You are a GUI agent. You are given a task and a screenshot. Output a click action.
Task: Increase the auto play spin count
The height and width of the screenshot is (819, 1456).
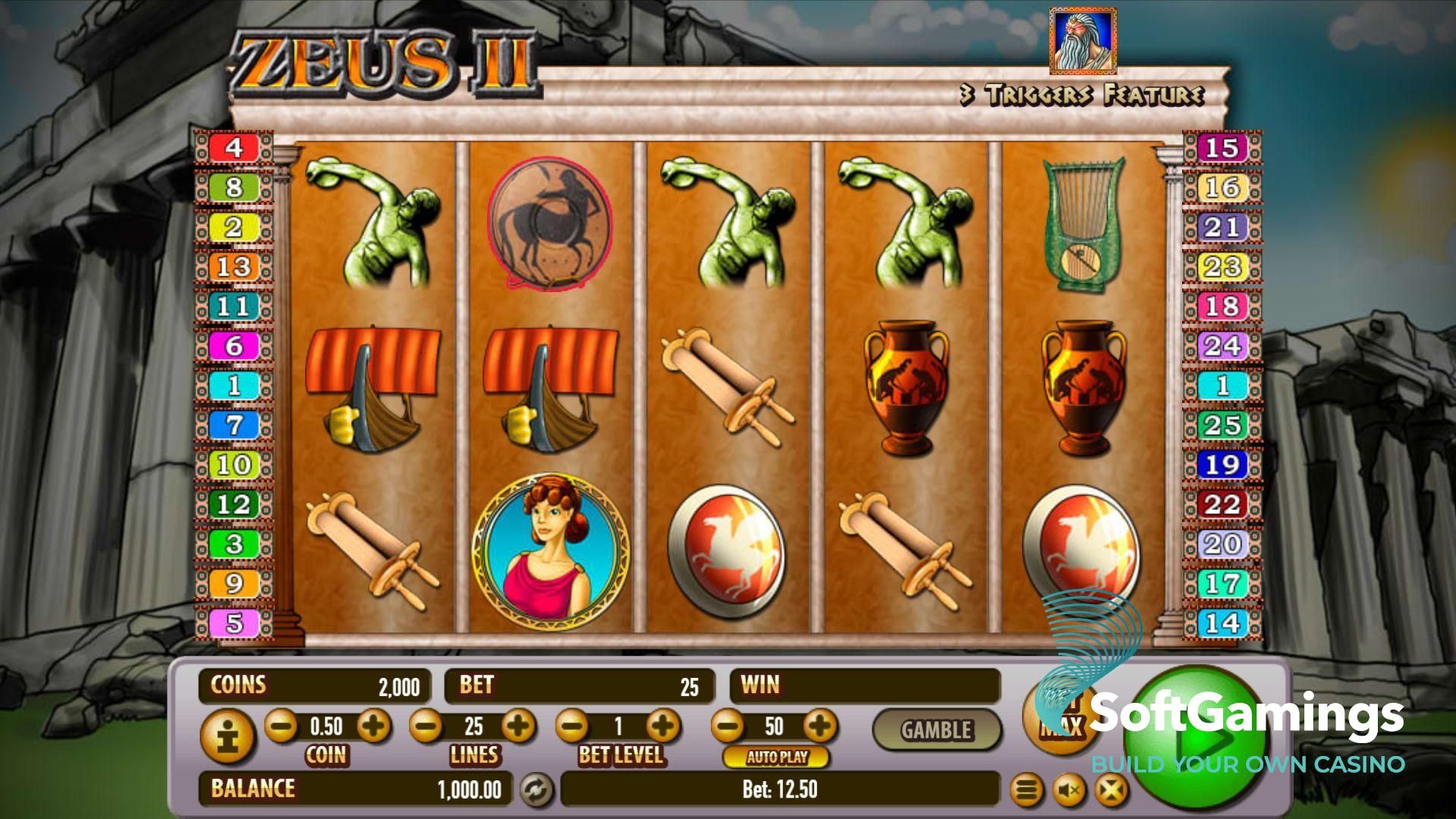tap(819, 726)
